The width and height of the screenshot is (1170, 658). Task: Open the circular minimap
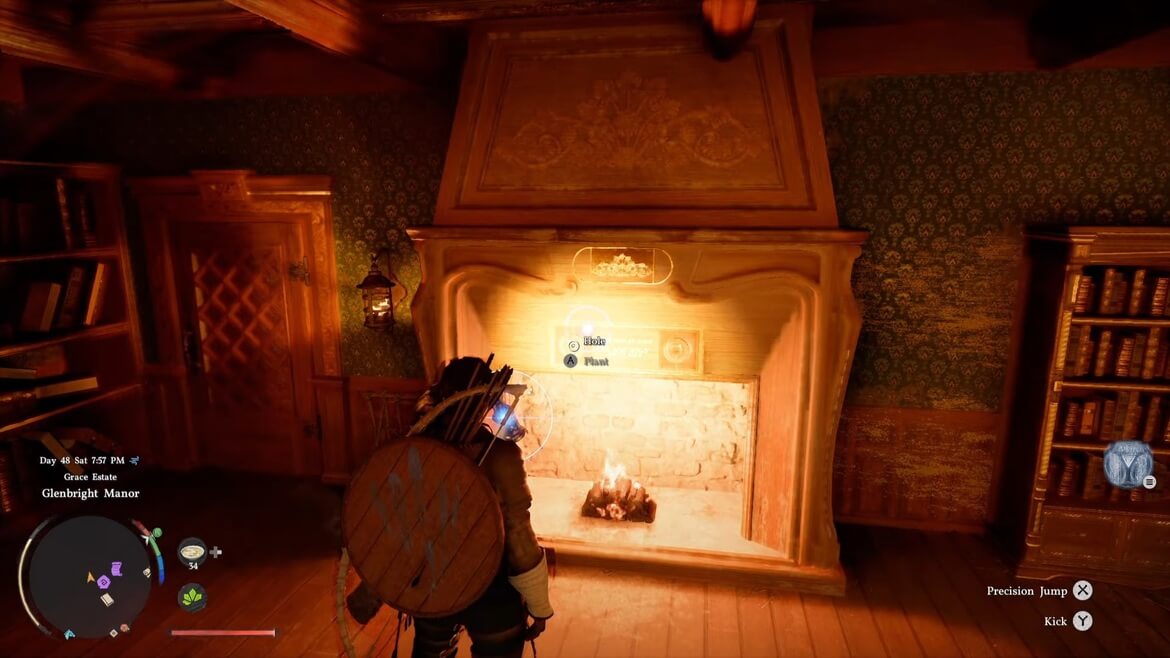[x=88, y=577]
